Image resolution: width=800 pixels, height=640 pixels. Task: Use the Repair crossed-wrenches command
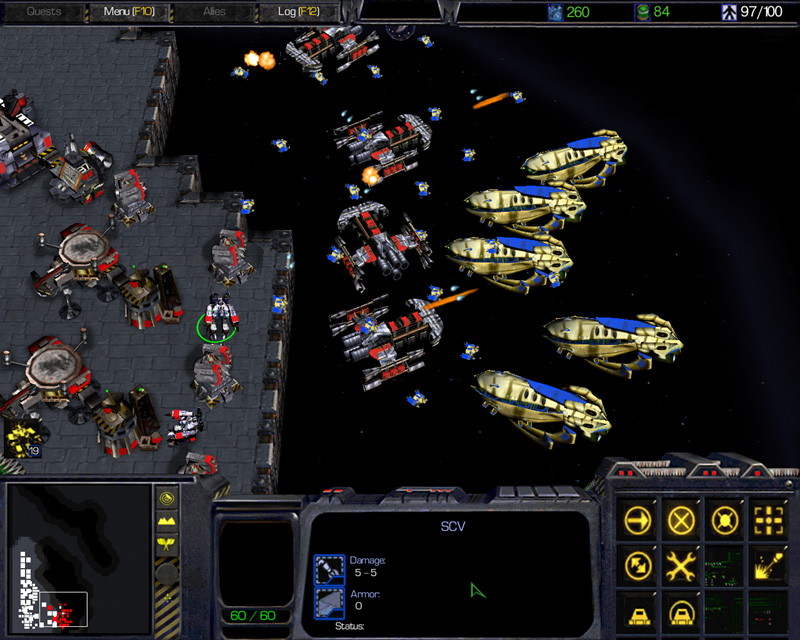coord(681,565)
